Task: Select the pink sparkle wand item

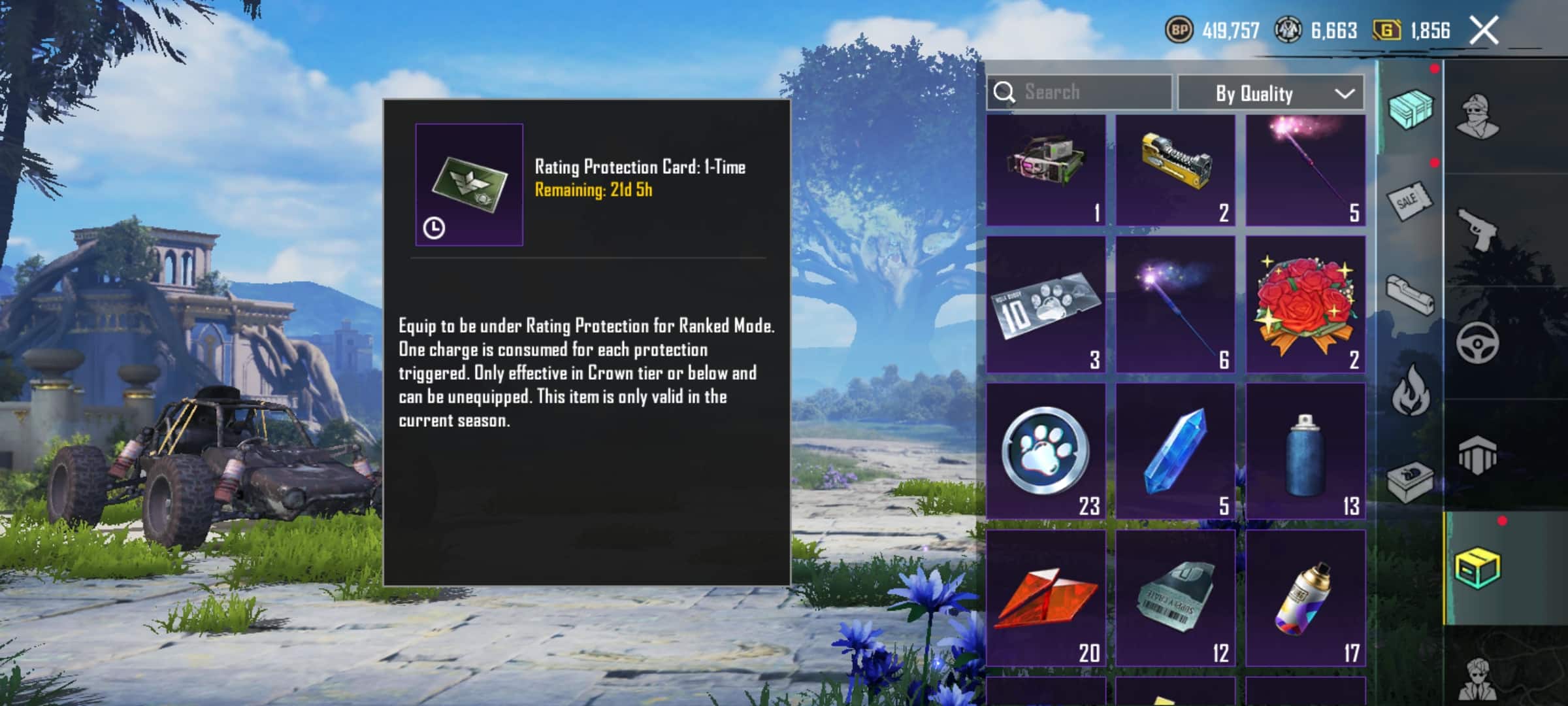Action: [x=1305, y=170]
